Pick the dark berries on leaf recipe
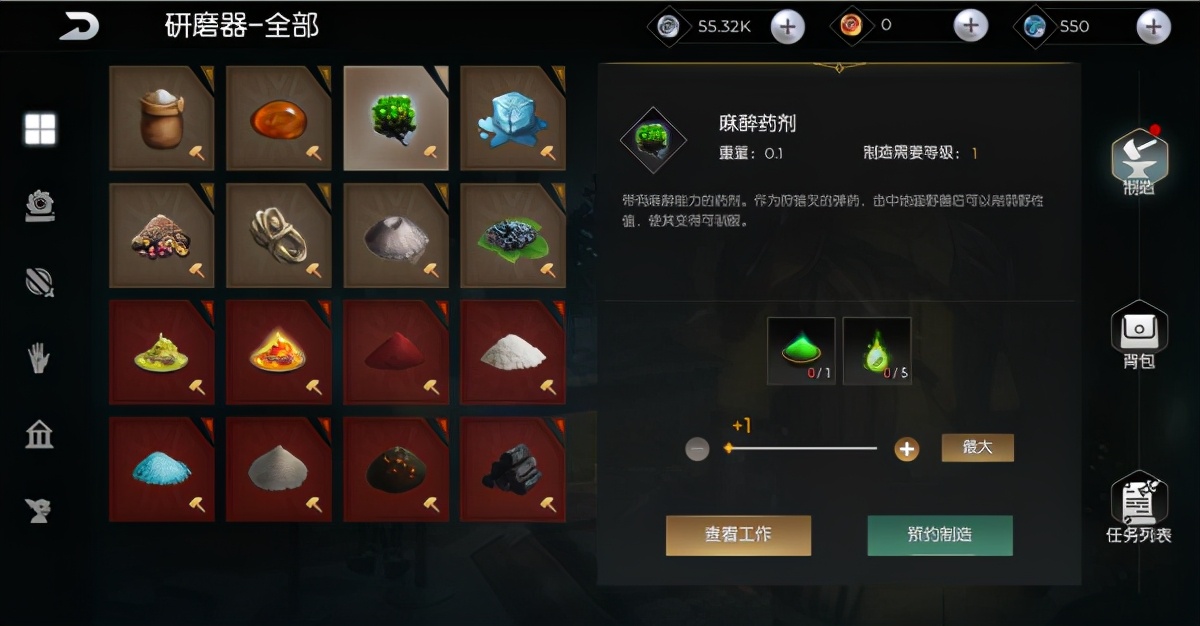Image resolution: width=1200 pixels, height=626 pixels. (x=513, y=235)
